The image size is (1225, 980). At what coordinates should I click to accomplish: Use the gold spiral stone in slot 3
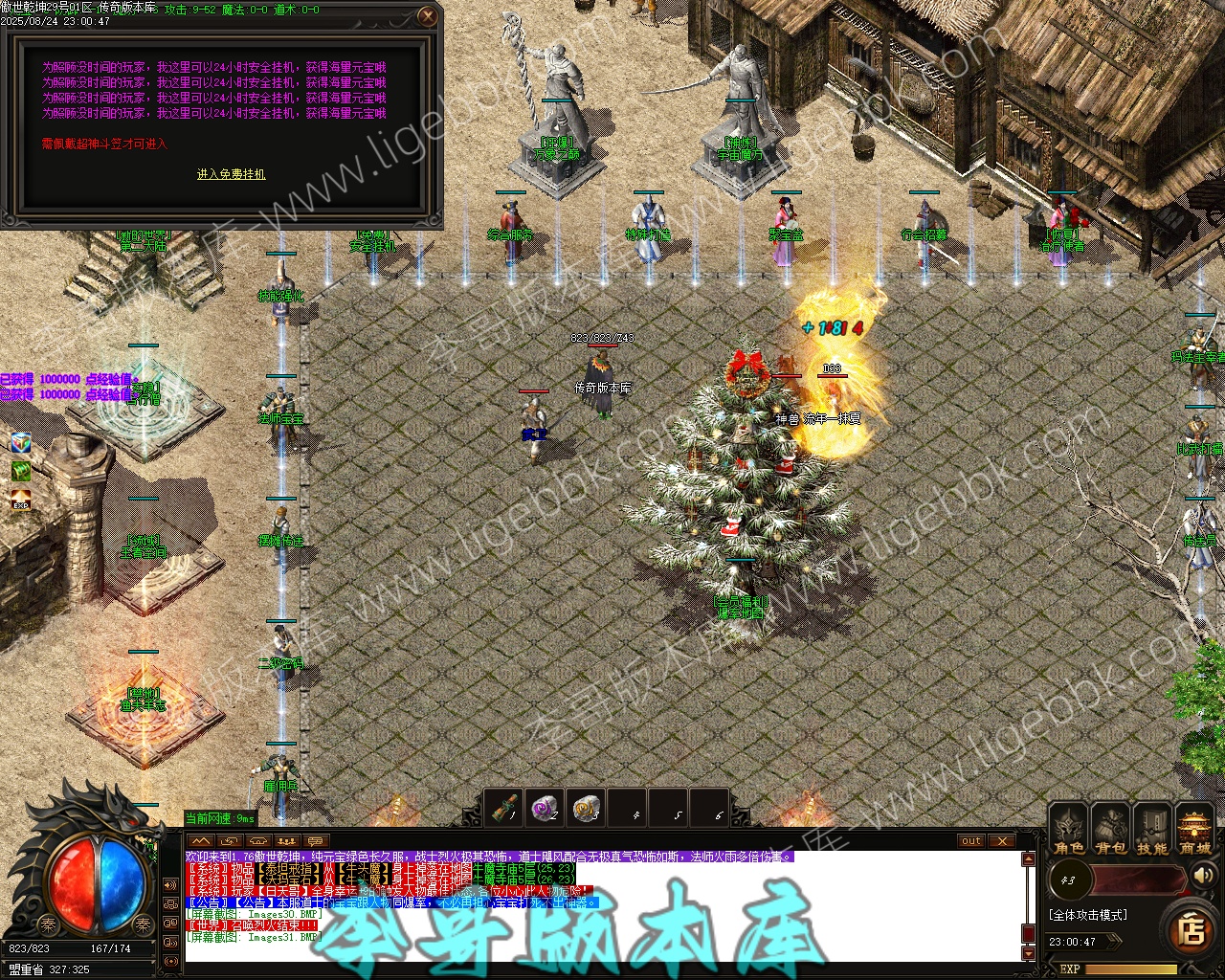point(586,809)
